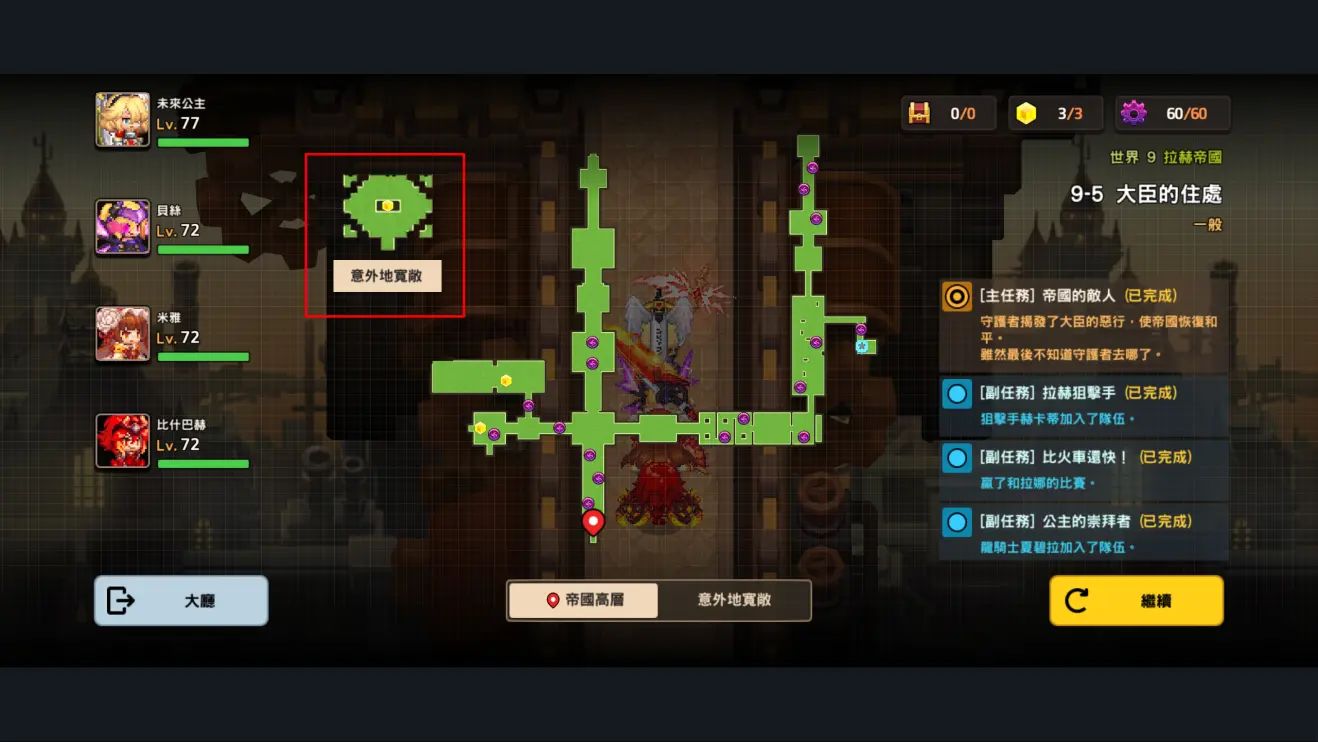Switch to the 帝國高層 map tab

(584, 600)
